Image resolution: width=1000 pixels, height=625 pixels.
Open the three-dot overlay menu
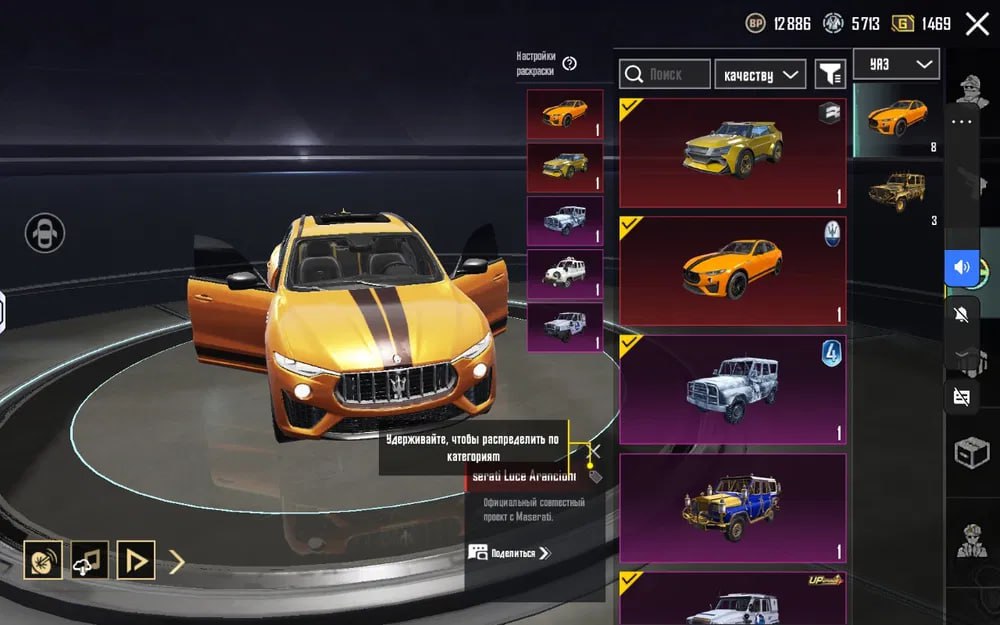point(962,122)
